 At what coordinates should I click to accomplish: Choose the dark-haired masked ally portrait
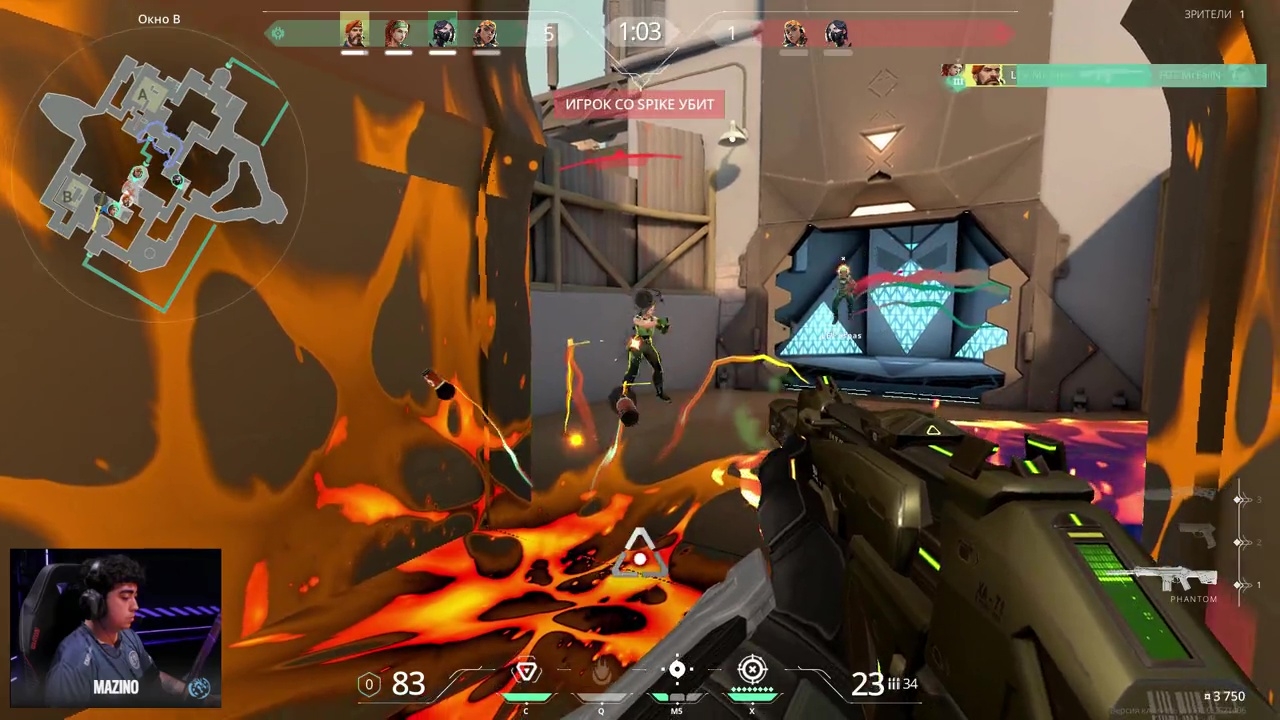click(x=442, y=33)
